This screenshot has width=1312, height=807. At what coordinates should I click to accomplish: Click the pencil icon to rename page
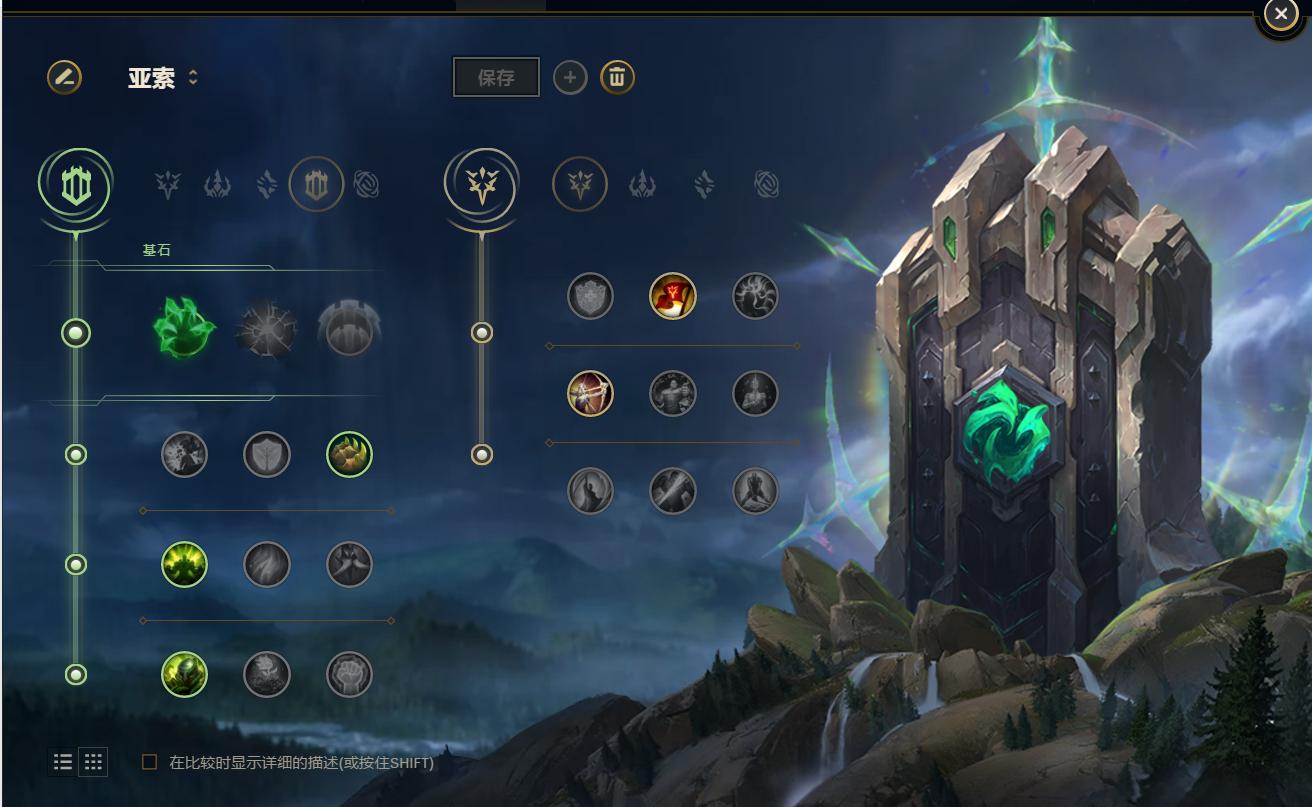point(64,77)
